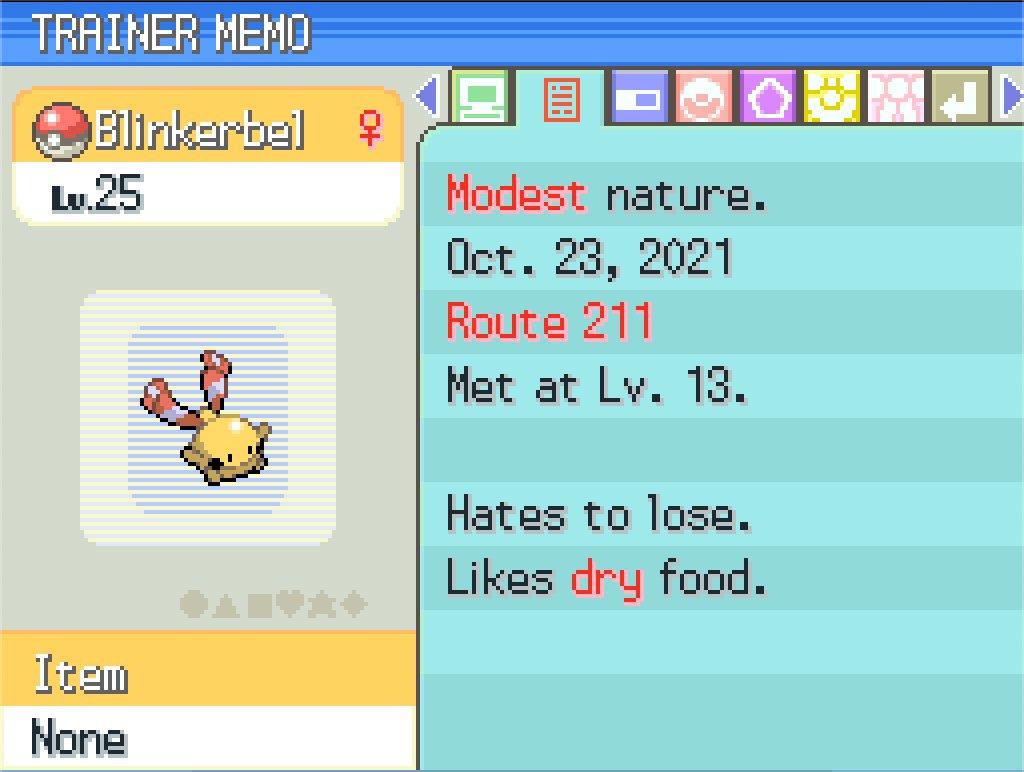Viewport: 1024px width, 772px height.
Task: Open the yellow rosette contest tab
Action: pos(833,99)
